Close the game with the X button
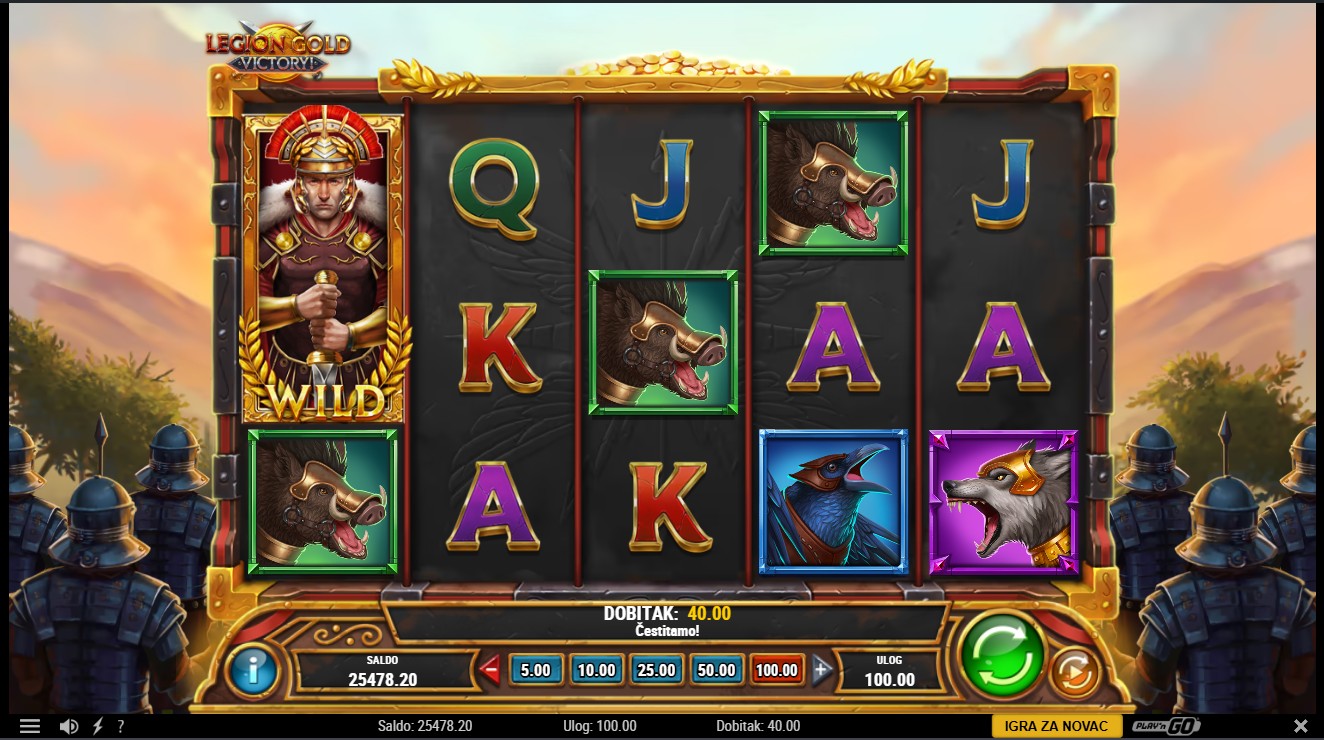 click(1300, 726)
